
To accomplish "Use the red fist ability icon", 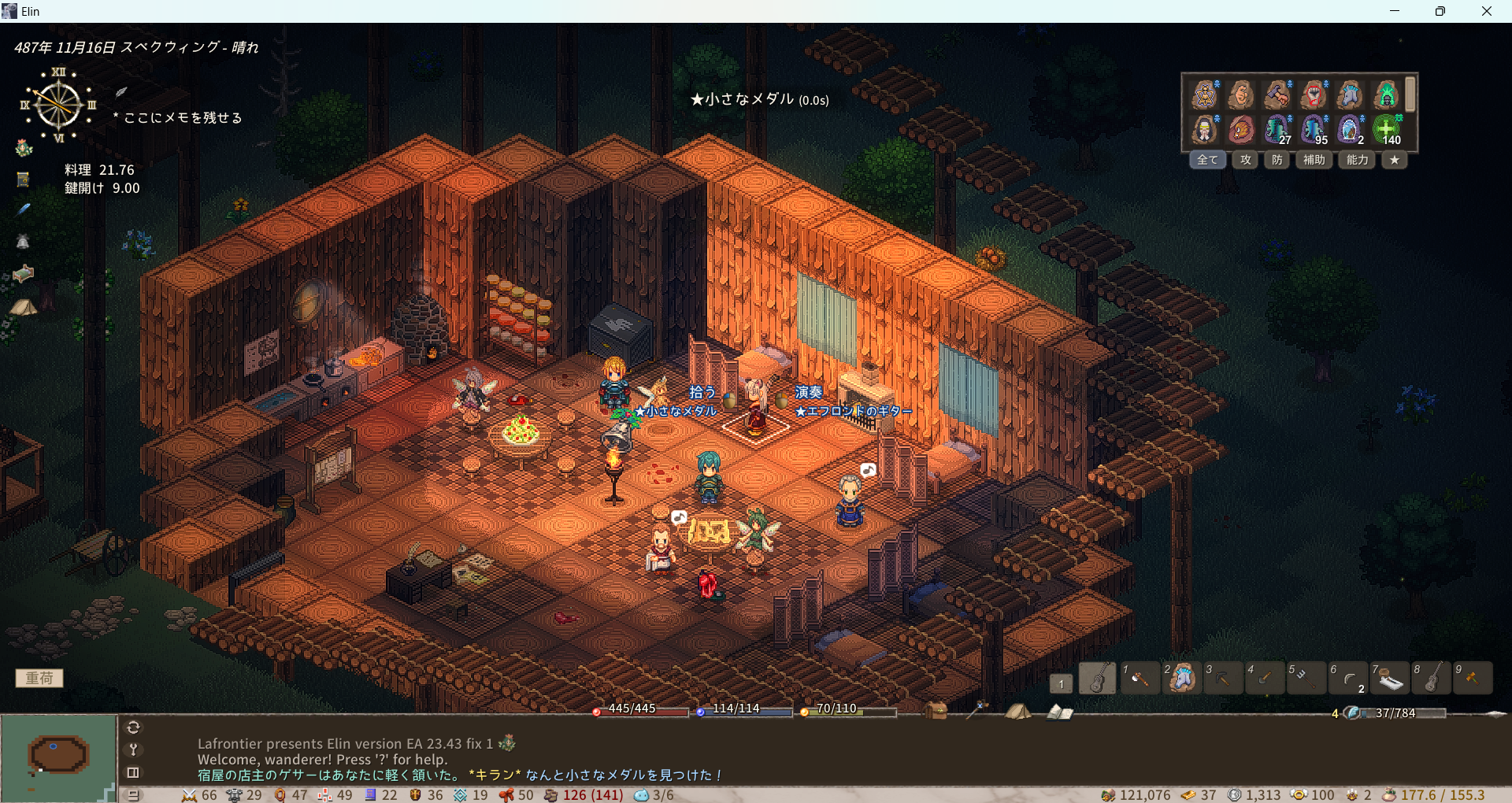I will pyautogui.click(x=1314, y=94).
